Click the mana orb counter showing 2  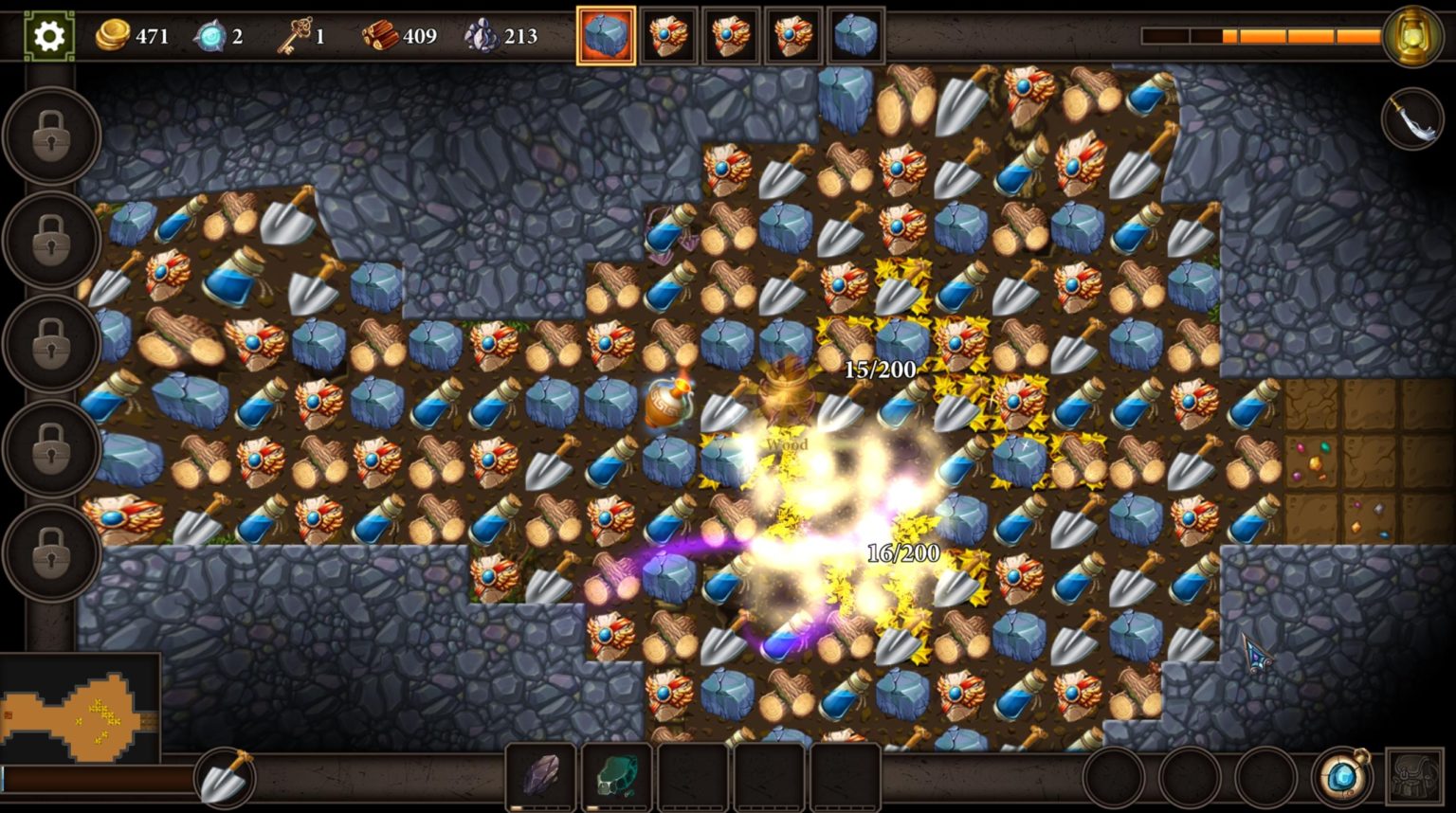tap(219, 36)
